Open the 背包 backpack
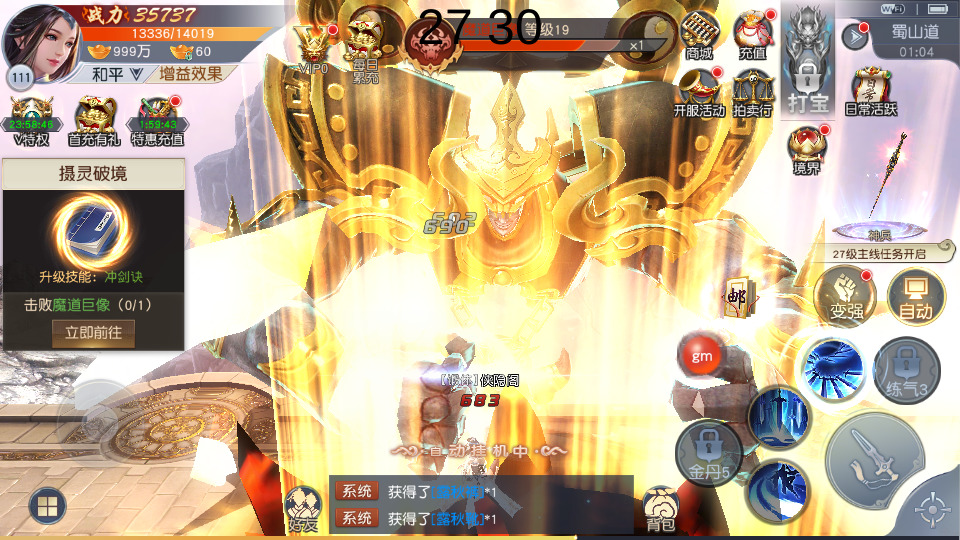Image resolution: width=960 pixels, height=540 pixels. click(661, 508)
